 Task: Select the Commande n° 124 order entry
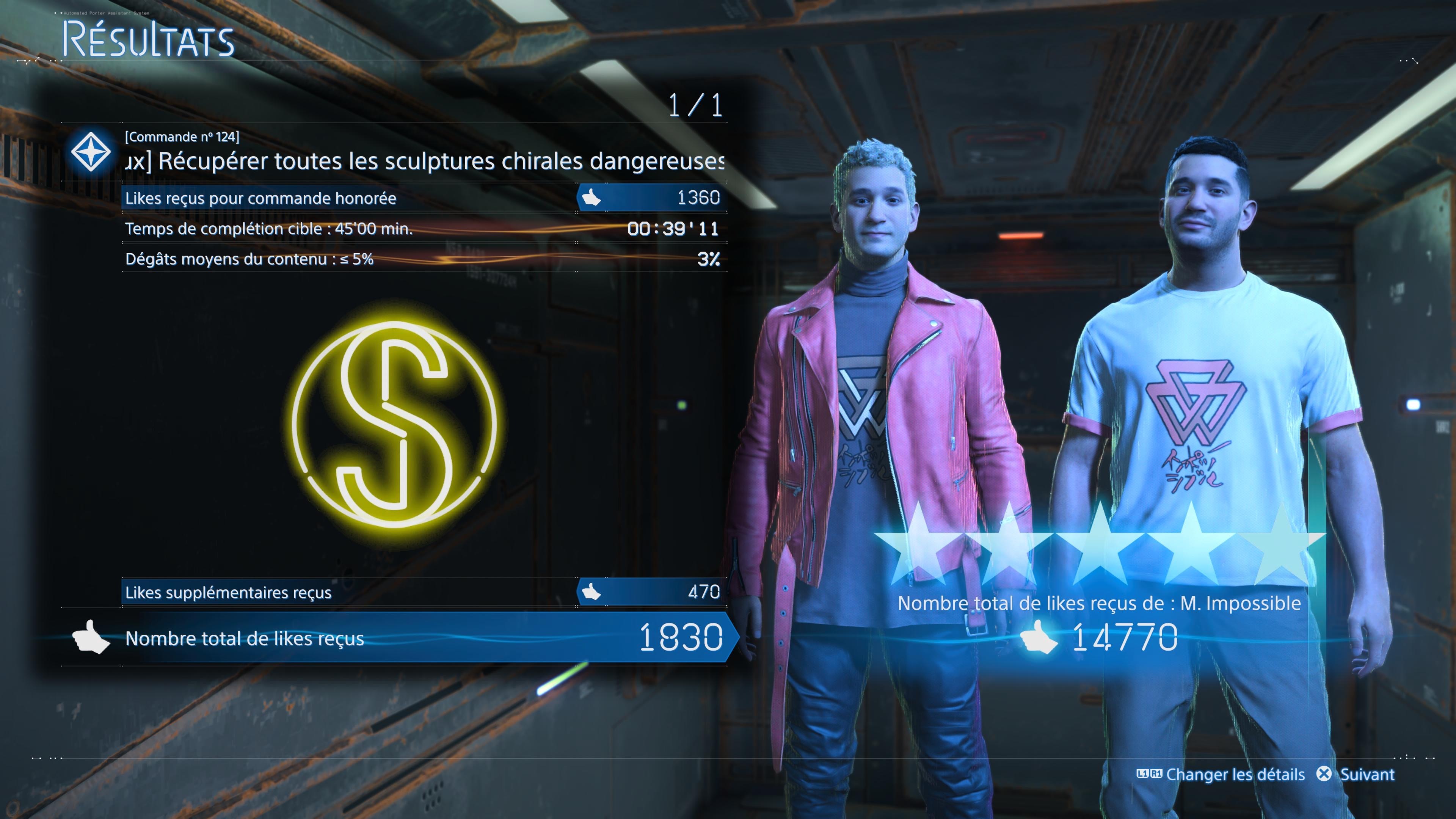pyautogui.click(x=395, y=152)
